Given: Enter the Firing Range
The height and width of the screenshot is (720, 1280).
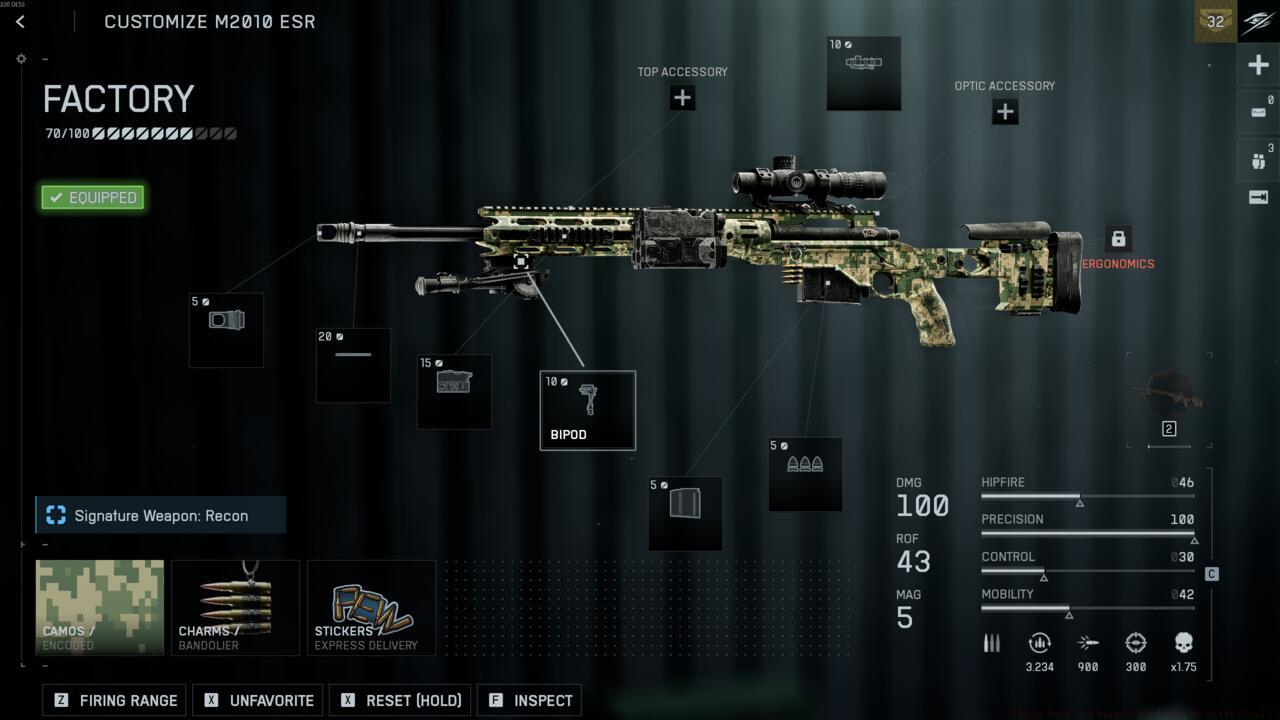Looking at the screenshot, I should (x=117, y=700).
